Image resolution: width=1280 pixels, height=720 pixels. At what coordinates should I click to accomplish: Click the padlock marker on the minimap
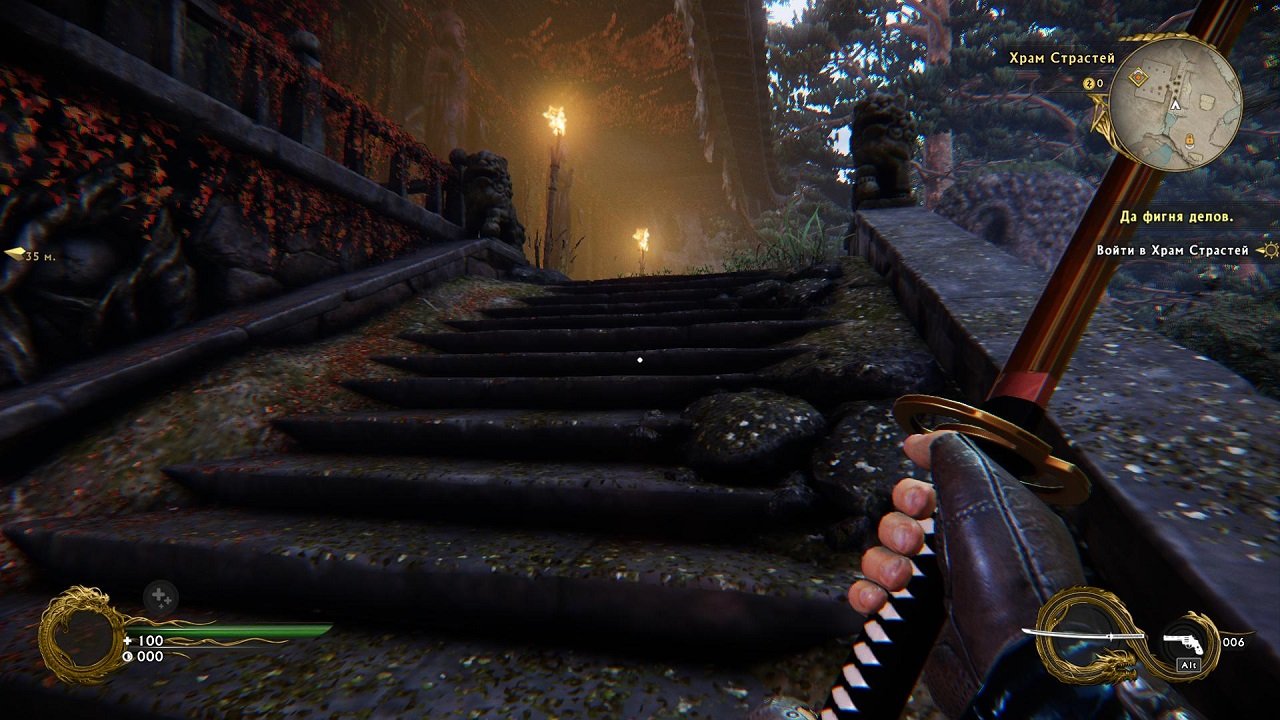(1190, 140)
